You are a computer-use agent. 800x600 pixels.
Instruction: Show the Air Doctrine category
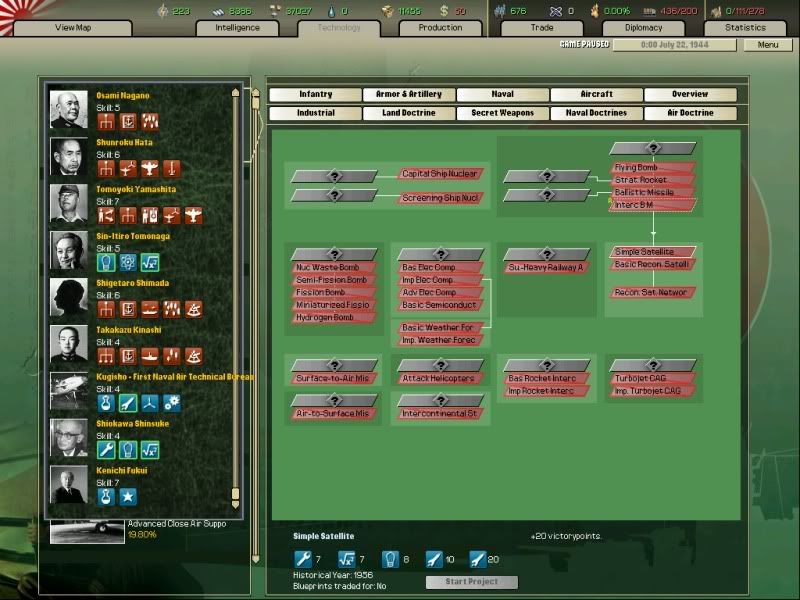pyautogui.click(x=690, y=113)
